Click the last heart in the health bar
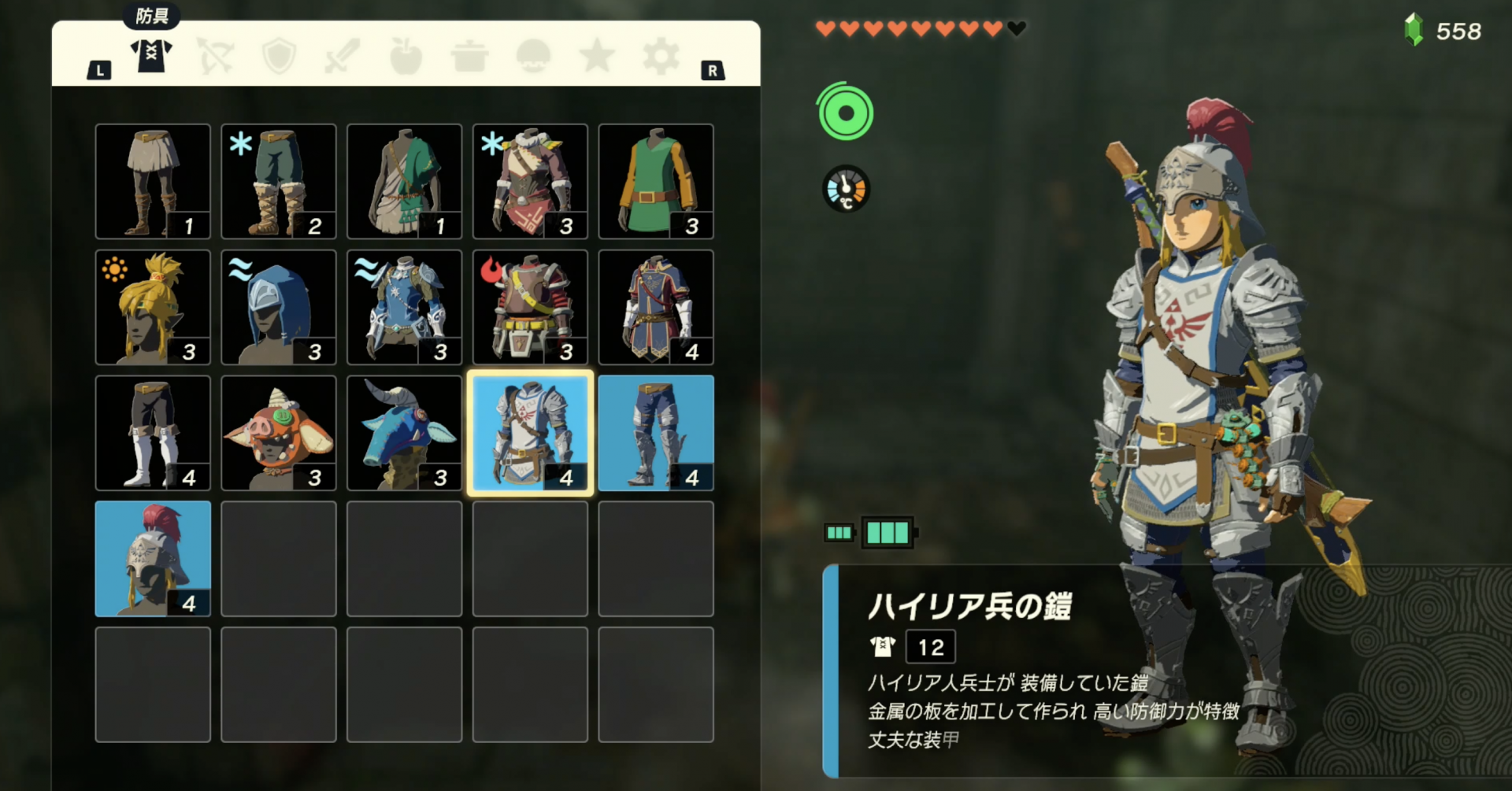 click(1016, 28)
